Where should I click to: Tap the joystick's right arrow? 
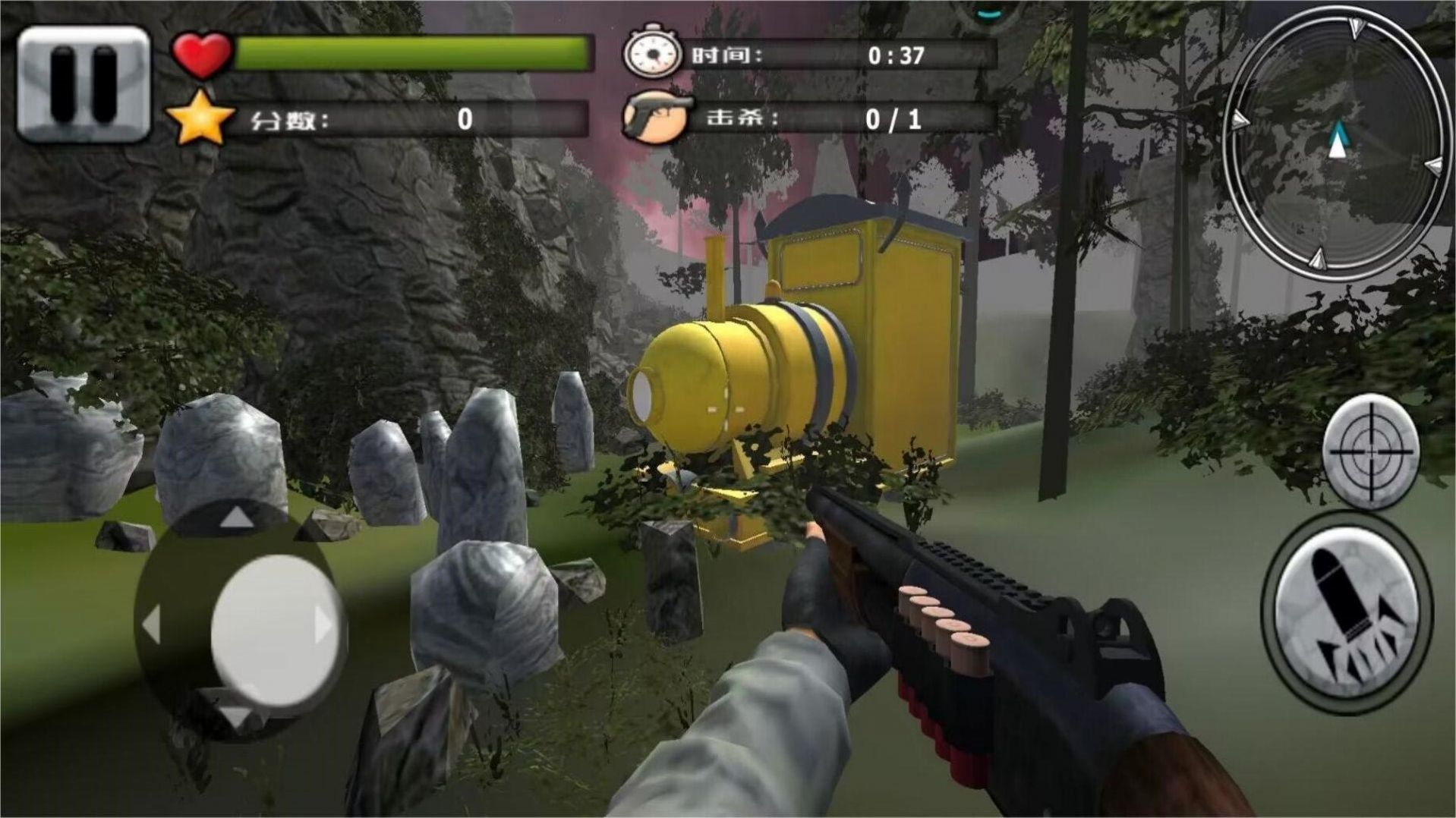pos(324,625)
